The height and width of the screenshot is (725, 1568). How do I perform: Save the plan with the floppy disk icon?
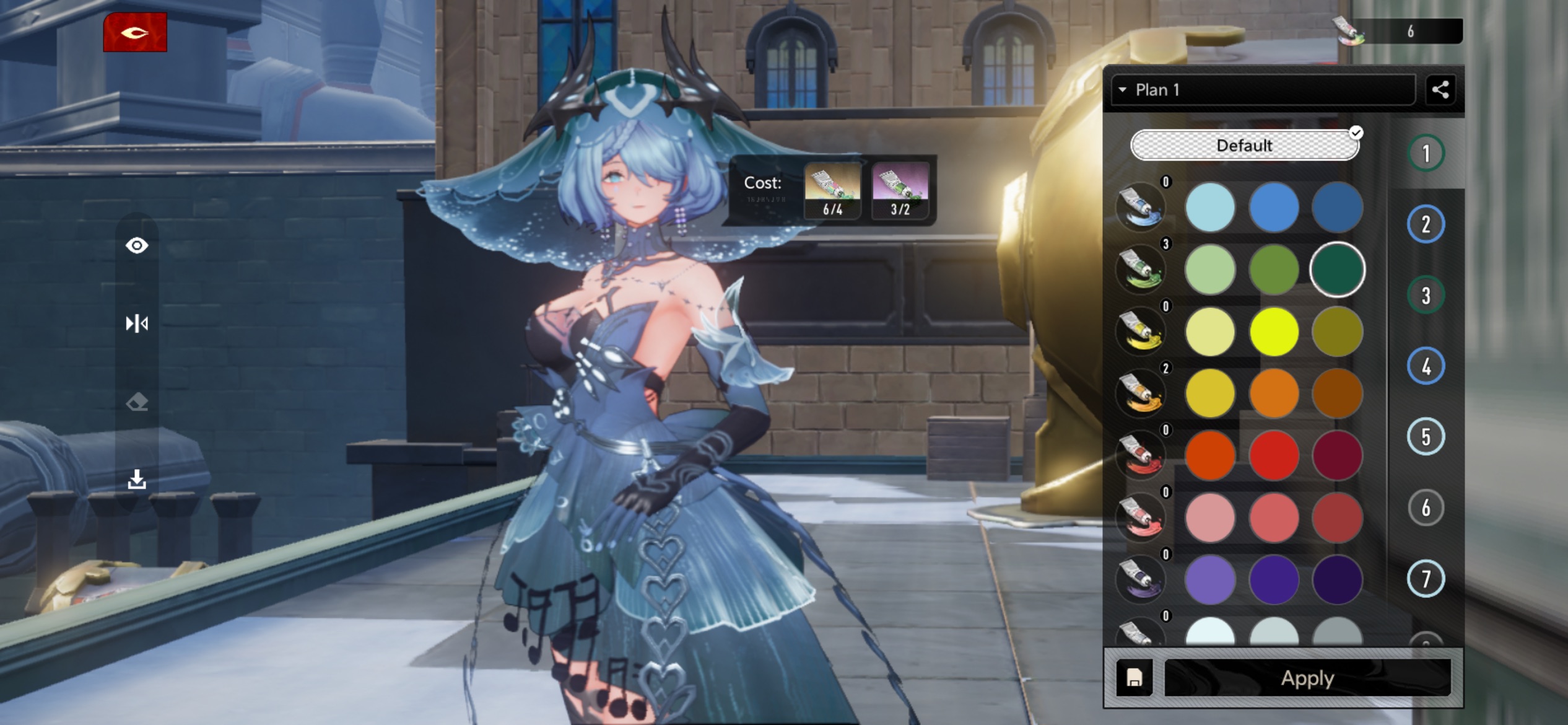[x=1134, y=678]
